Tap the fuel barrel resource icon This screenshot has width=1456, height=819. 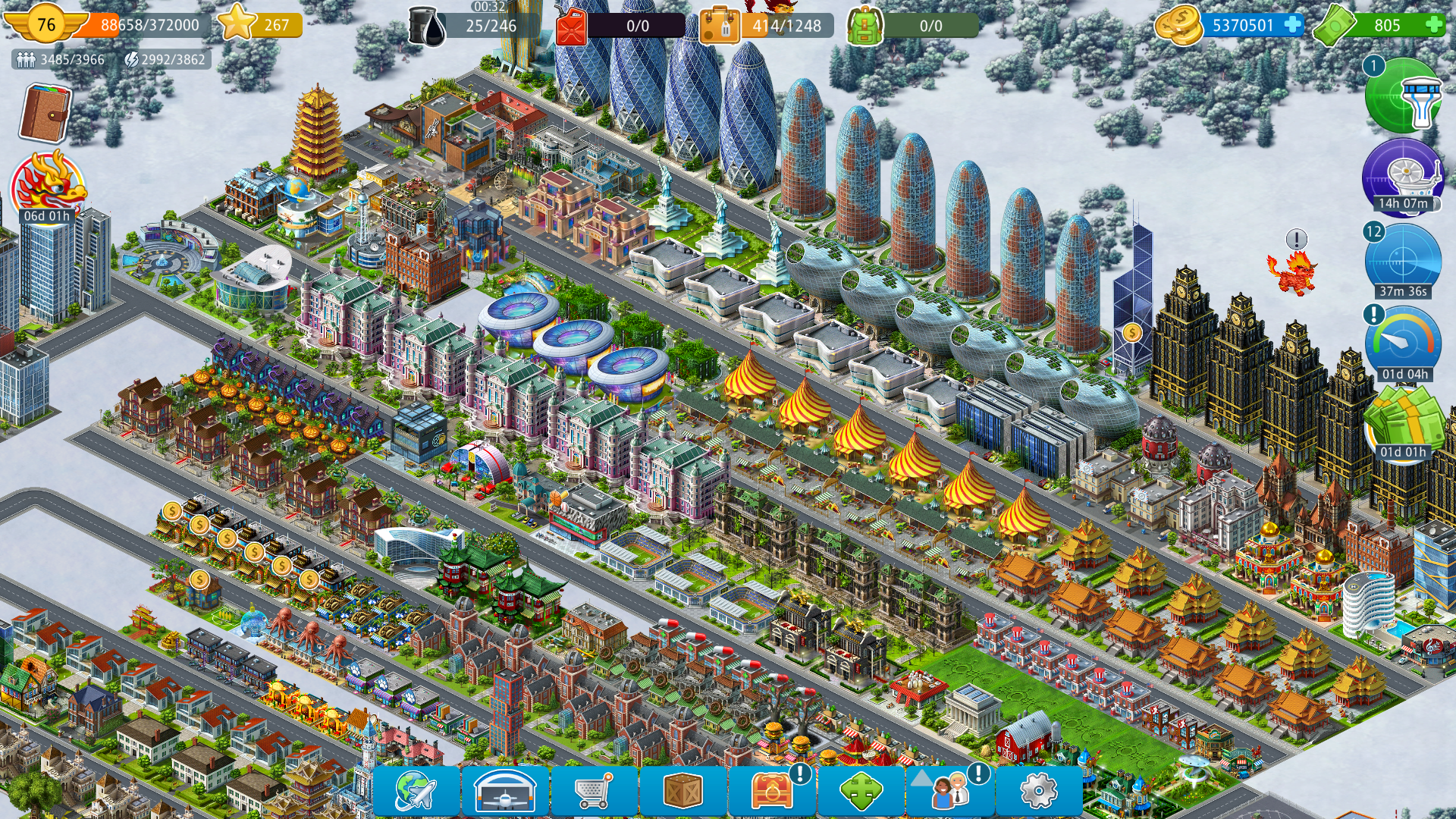428,27
